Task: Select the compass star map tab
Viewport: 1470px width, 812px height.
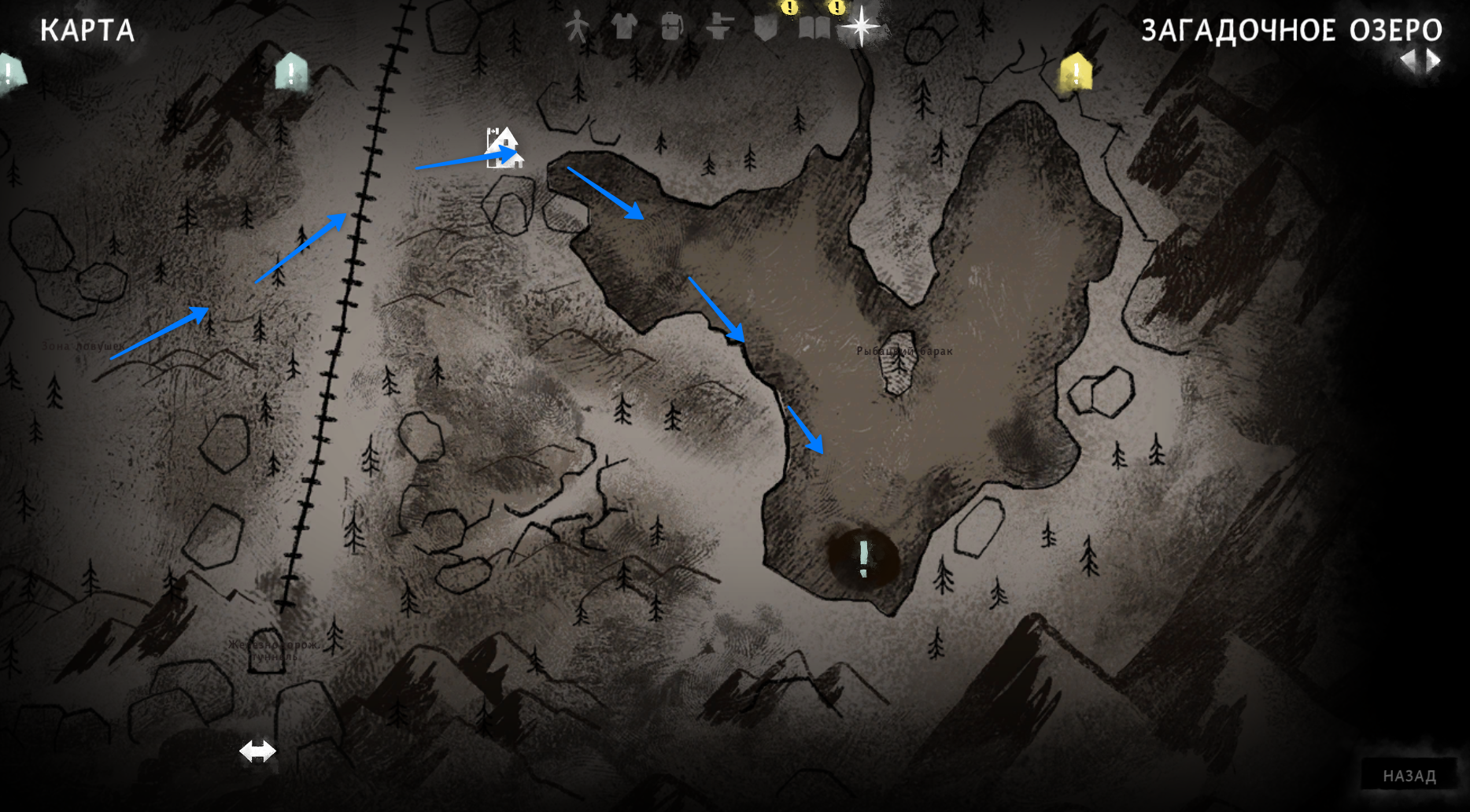Action: pos(861,27)
